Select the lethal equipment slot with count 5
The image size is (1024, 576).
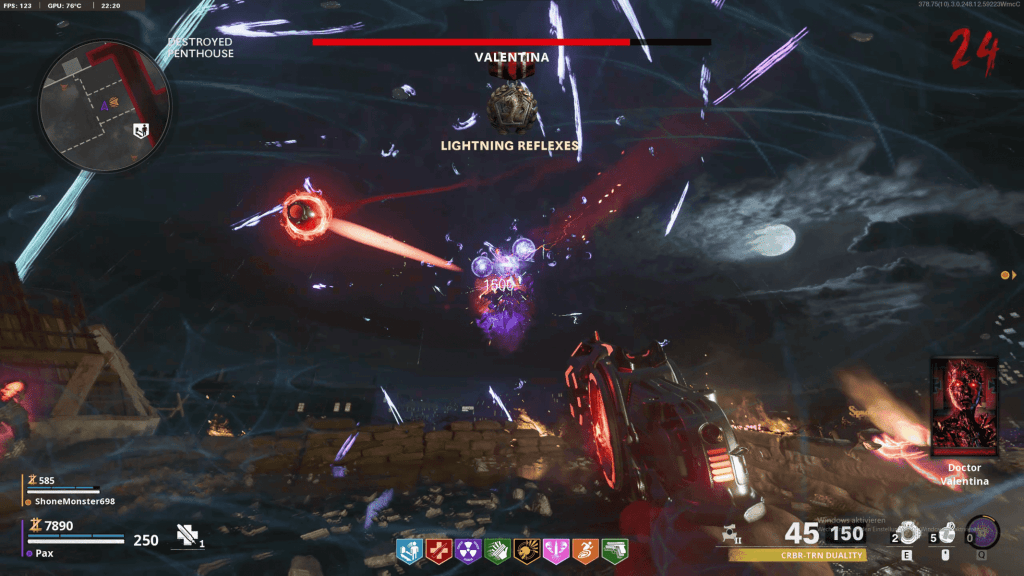click(x=946, y=533)
